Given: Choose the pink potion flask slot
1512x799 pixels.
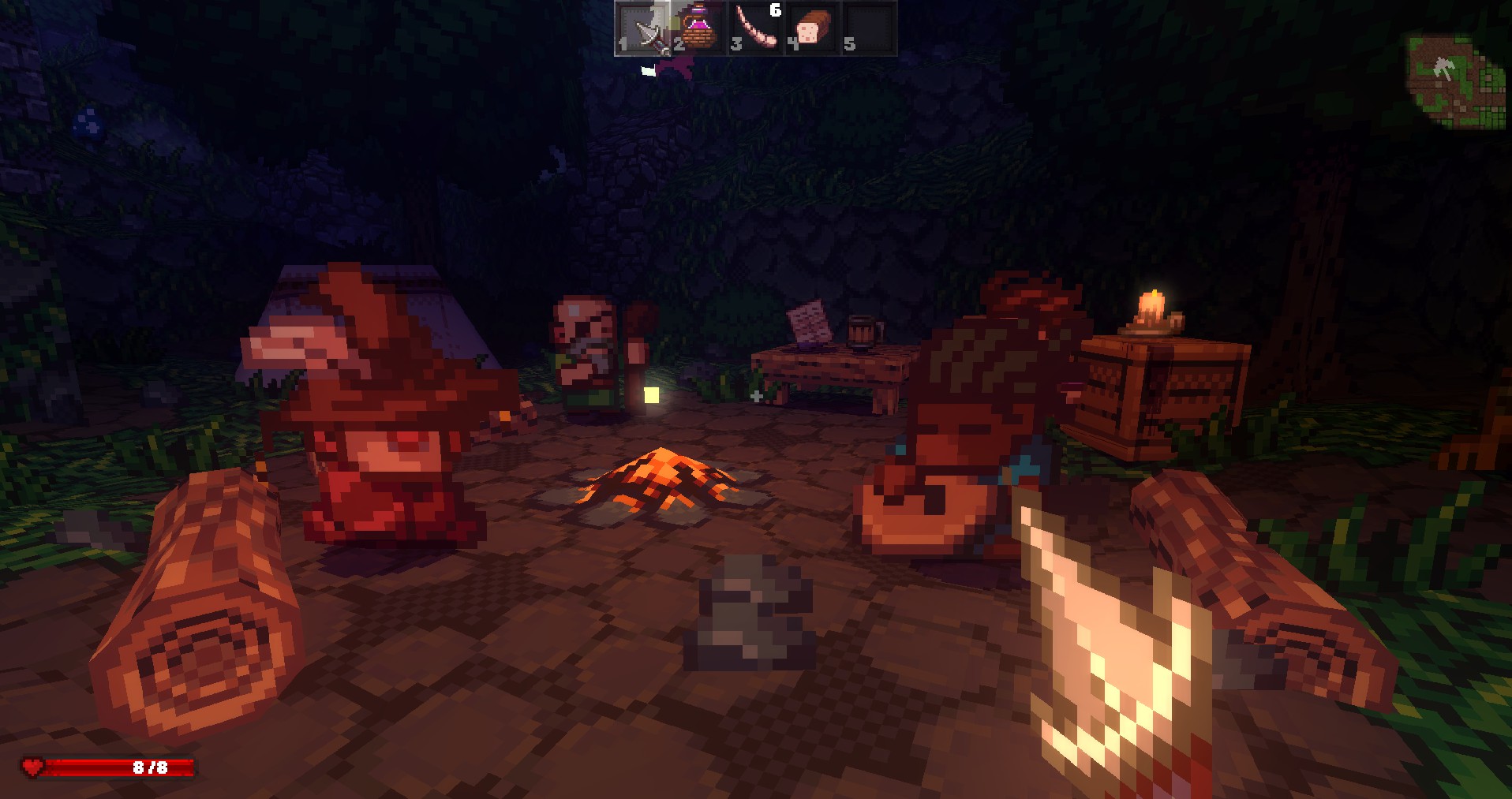Looking at the screenshot, I should [699, 29].
